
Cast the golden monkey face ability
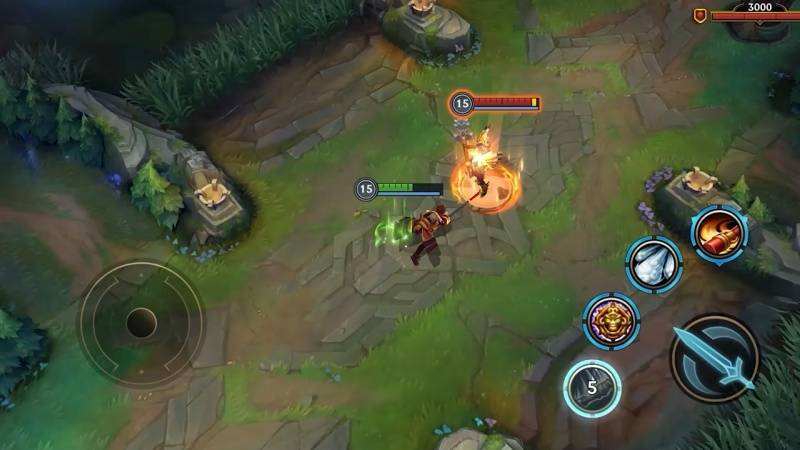[612, 321]
